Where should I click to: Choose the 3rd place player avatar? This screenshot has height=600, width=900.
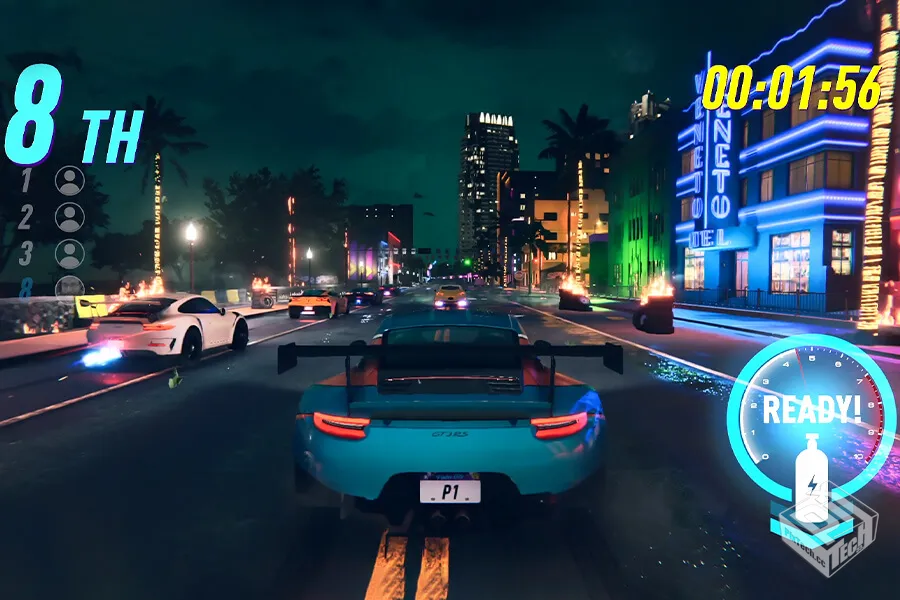click(x=70, y=253)
